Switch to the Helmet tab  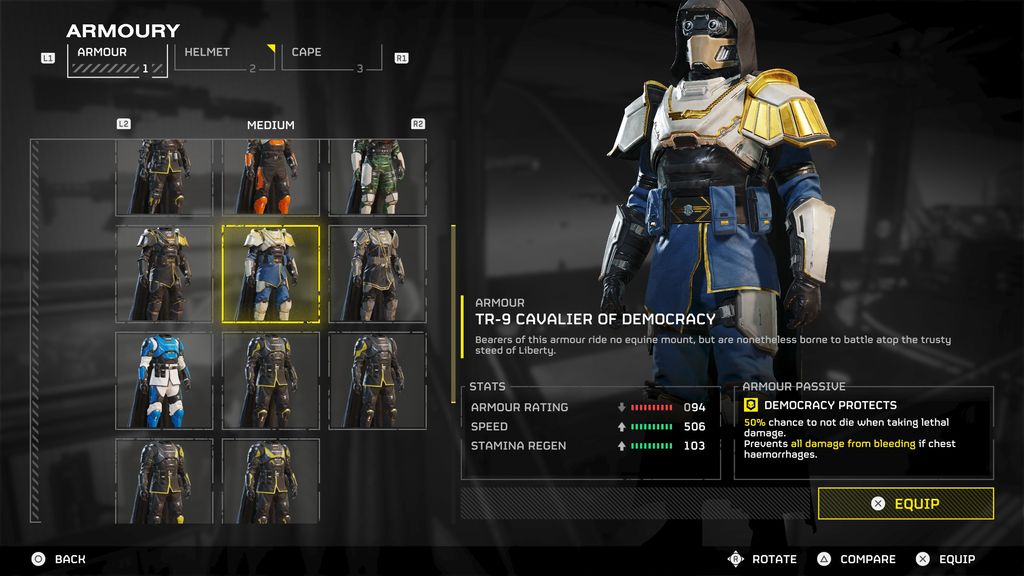coord(224,58)
